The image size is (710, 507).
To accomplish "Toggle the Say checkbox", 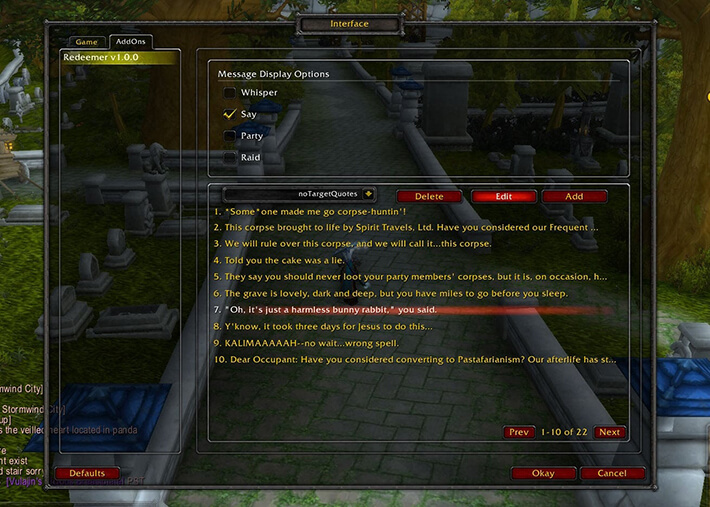I will (230, 115).
